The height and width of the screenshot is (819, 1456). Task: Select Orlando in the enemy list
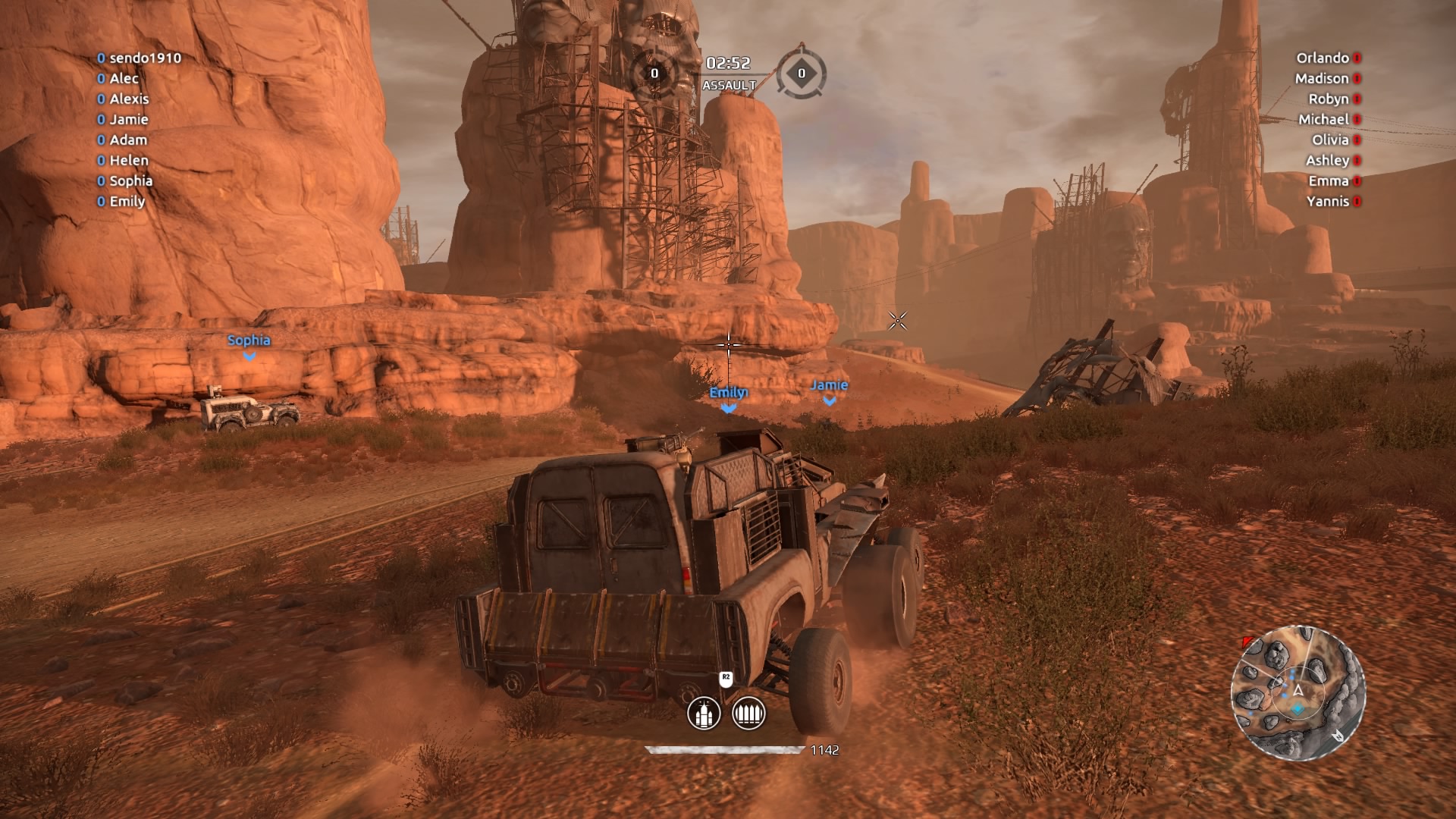click(x=1323, y=58)
